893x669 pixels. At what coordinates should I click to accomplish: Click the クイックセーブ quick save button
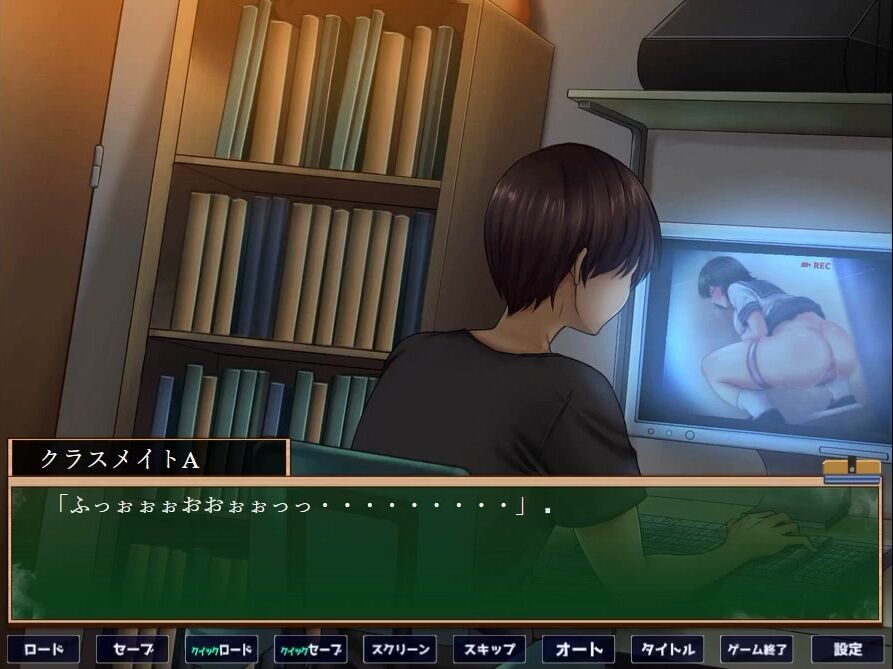click(x=310, y=649)
